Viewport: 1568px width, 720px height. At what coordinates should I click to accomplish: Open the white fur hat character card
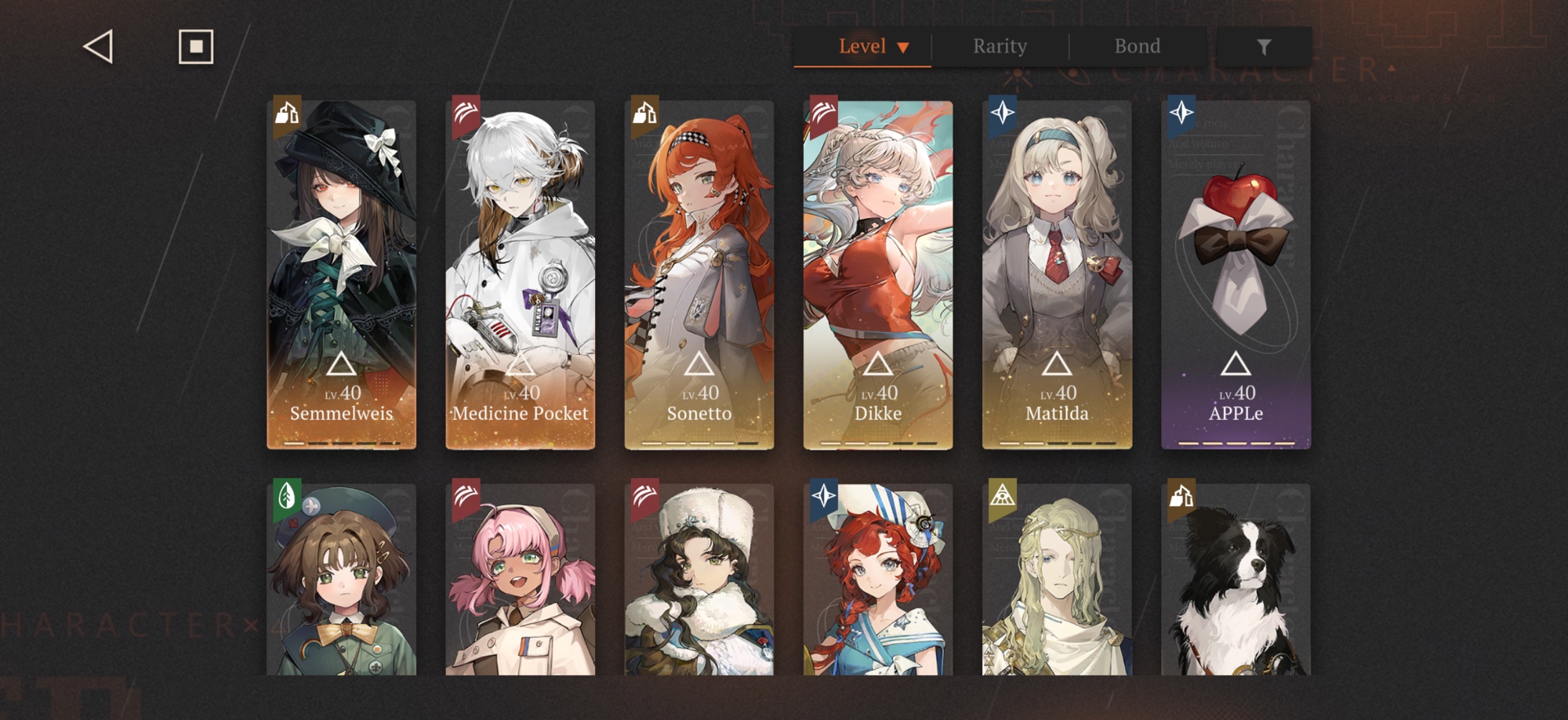[699, 580]
